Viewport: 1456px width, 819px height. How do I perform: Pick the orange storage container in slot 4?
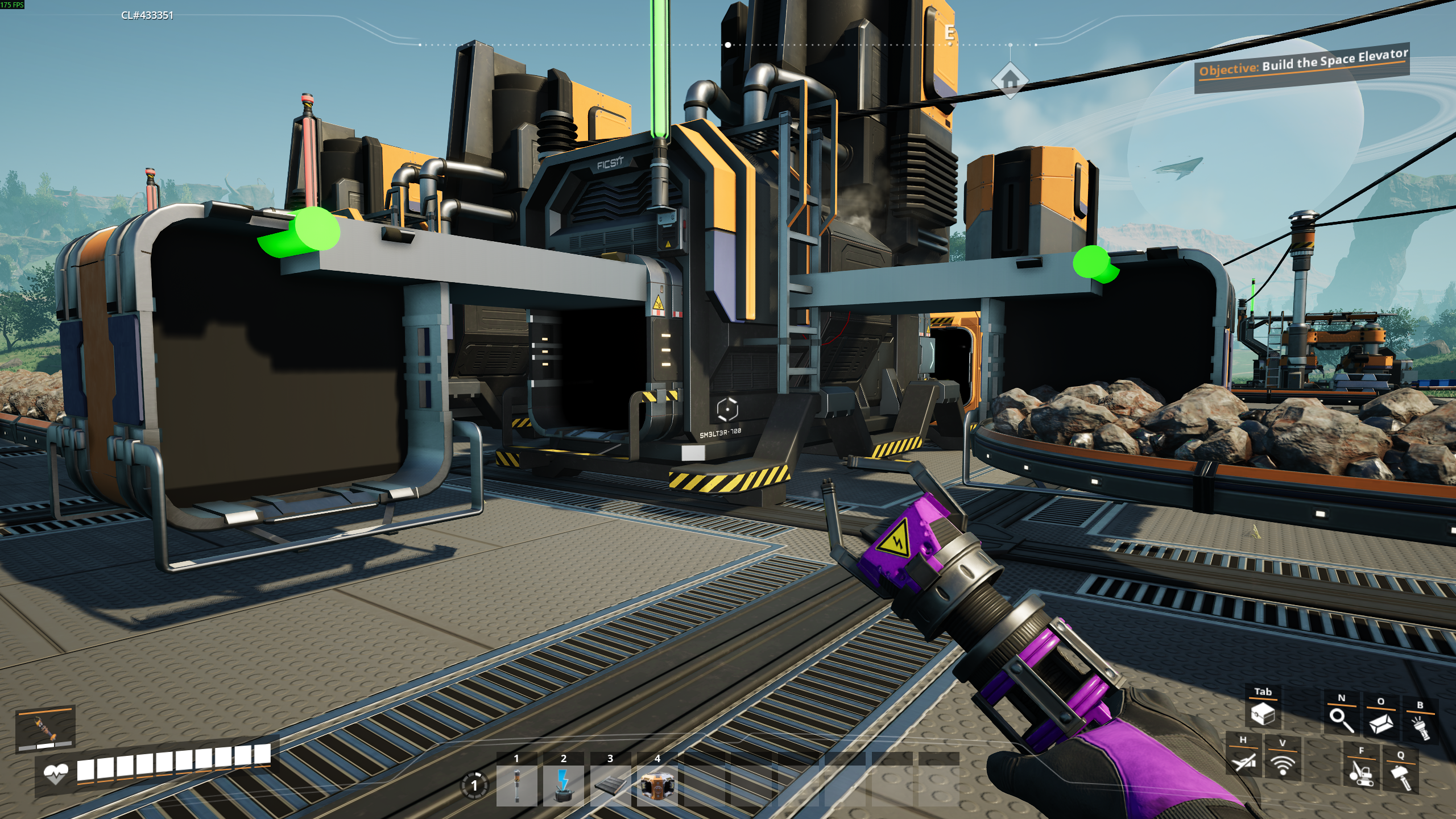coord(657,786)
